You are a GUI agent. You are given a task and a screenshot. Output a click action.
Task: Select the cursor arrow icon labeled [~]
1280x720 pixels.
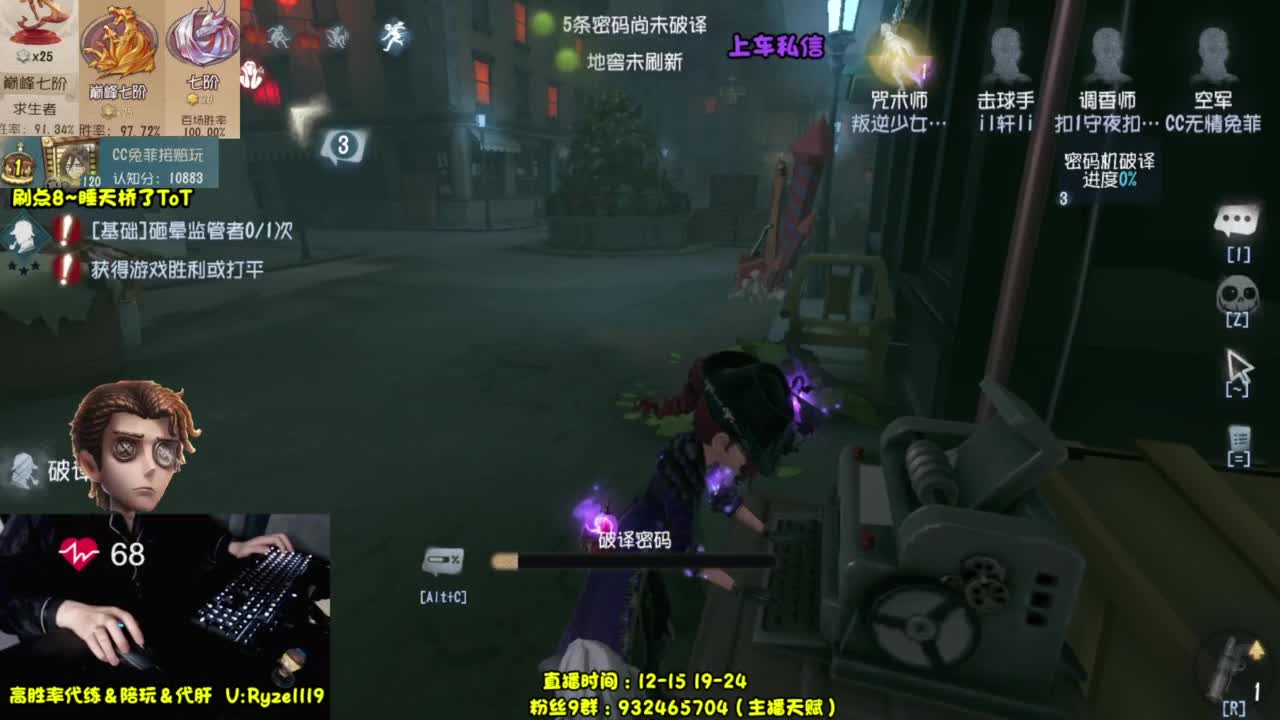tap(1240, 365)
